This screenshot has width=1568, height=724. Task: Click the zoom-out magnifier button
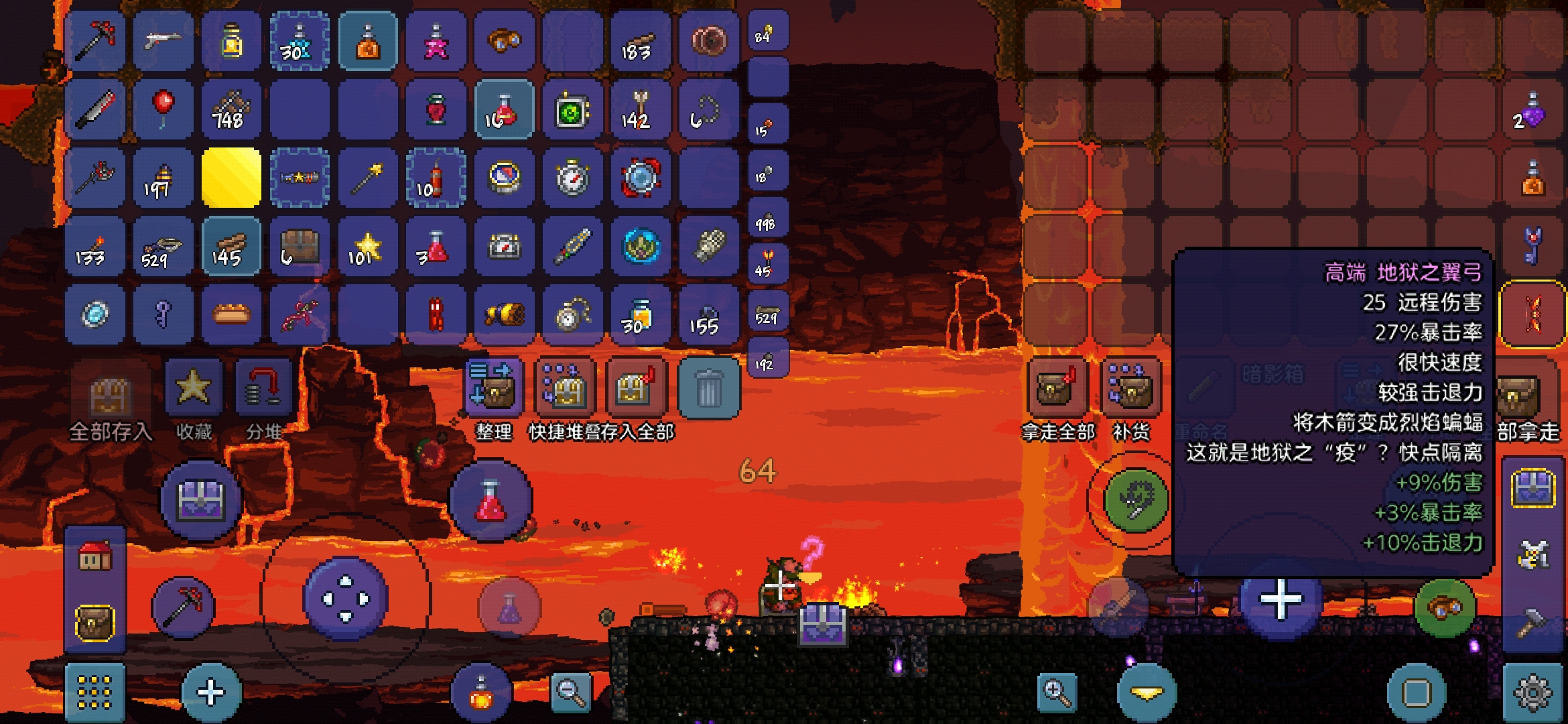click(x=571, y=691)
